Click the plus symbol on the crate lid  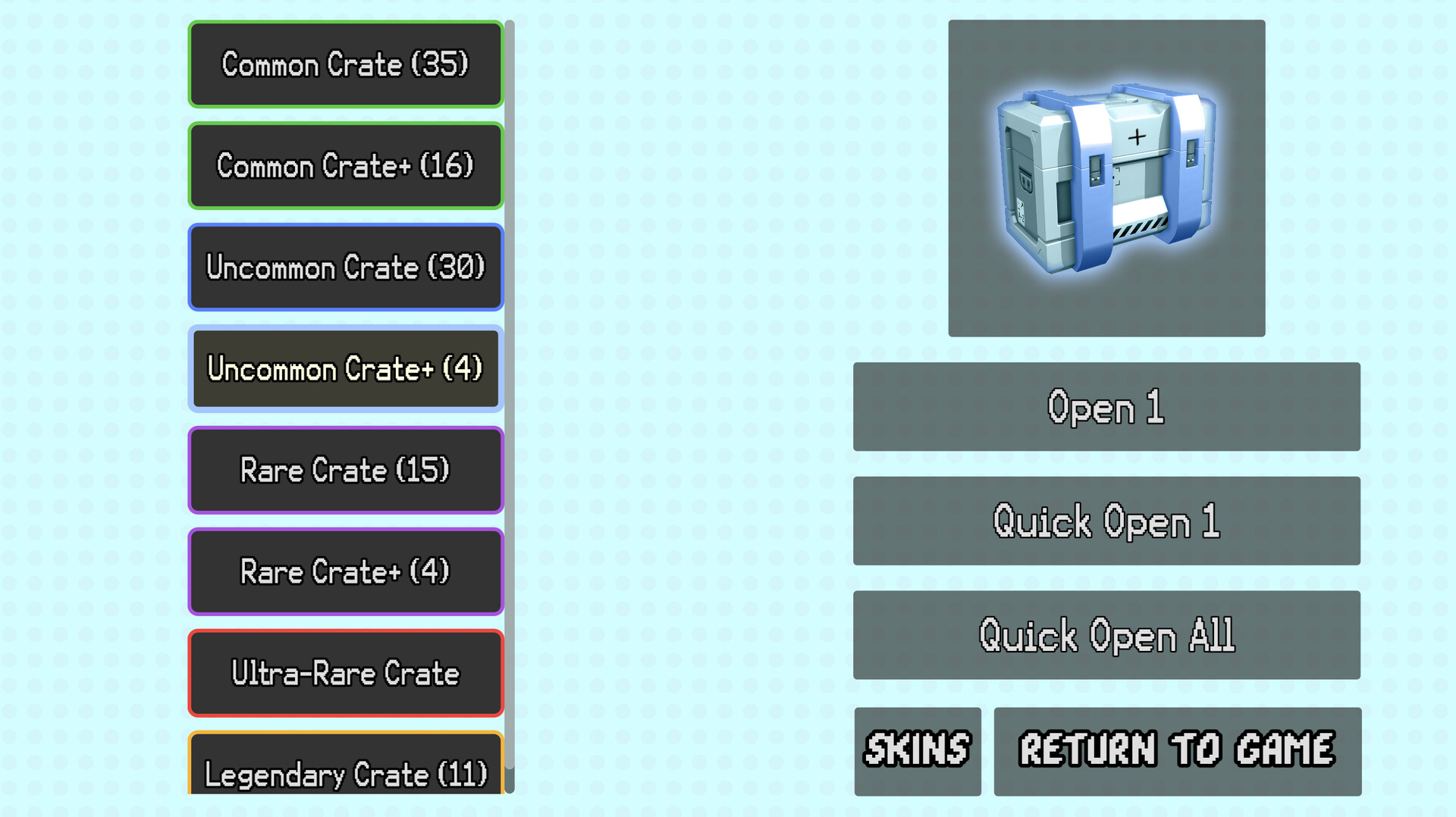click(1137, 137)
